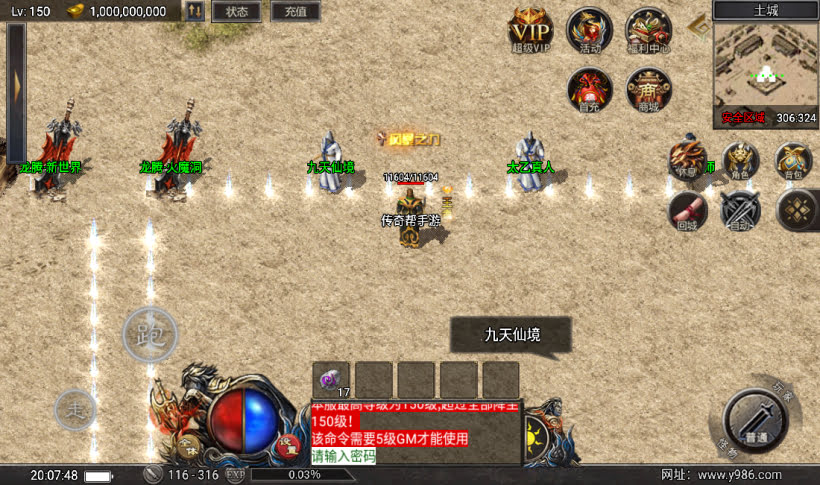Viewport: 820px width, 485px height.
Task: Toggle 自动 auto-combat crossed swords
Action: click(x=740, y=209)
